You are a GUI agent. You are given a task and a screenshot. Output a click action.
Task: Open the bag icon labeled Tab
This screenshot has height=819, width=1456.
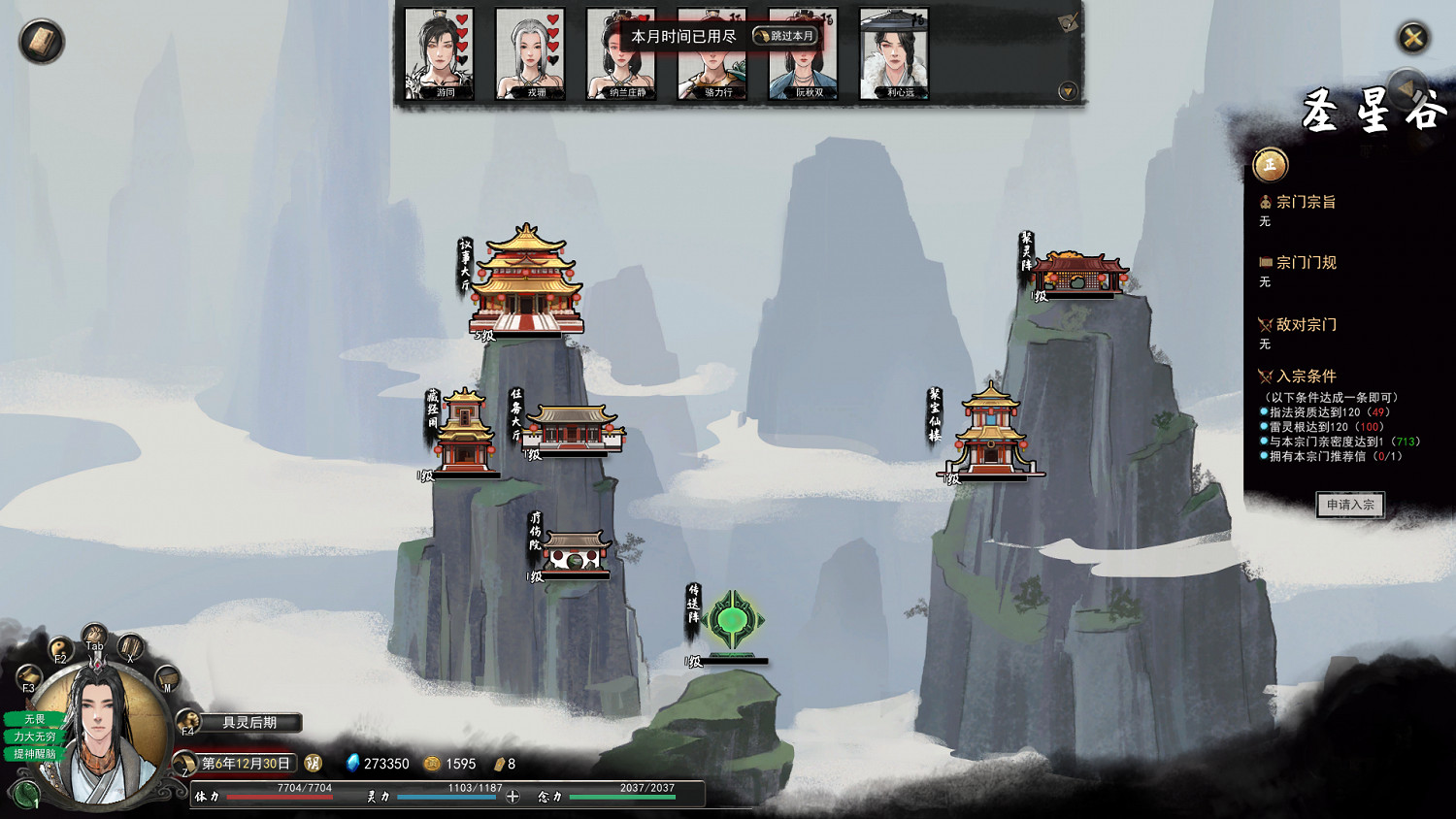pos(94,637)
